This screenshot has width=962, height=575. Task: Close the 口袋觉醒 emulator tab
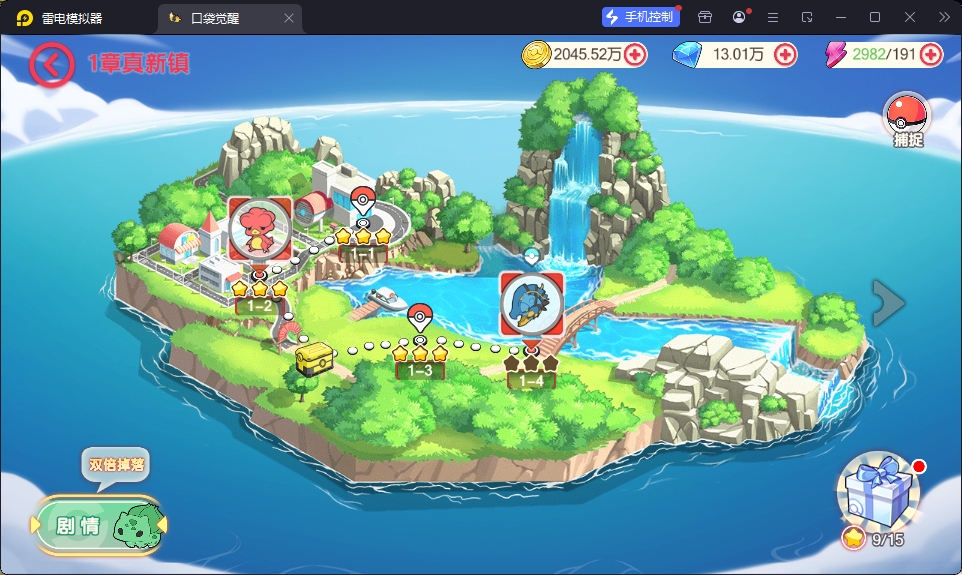point(289,17)
